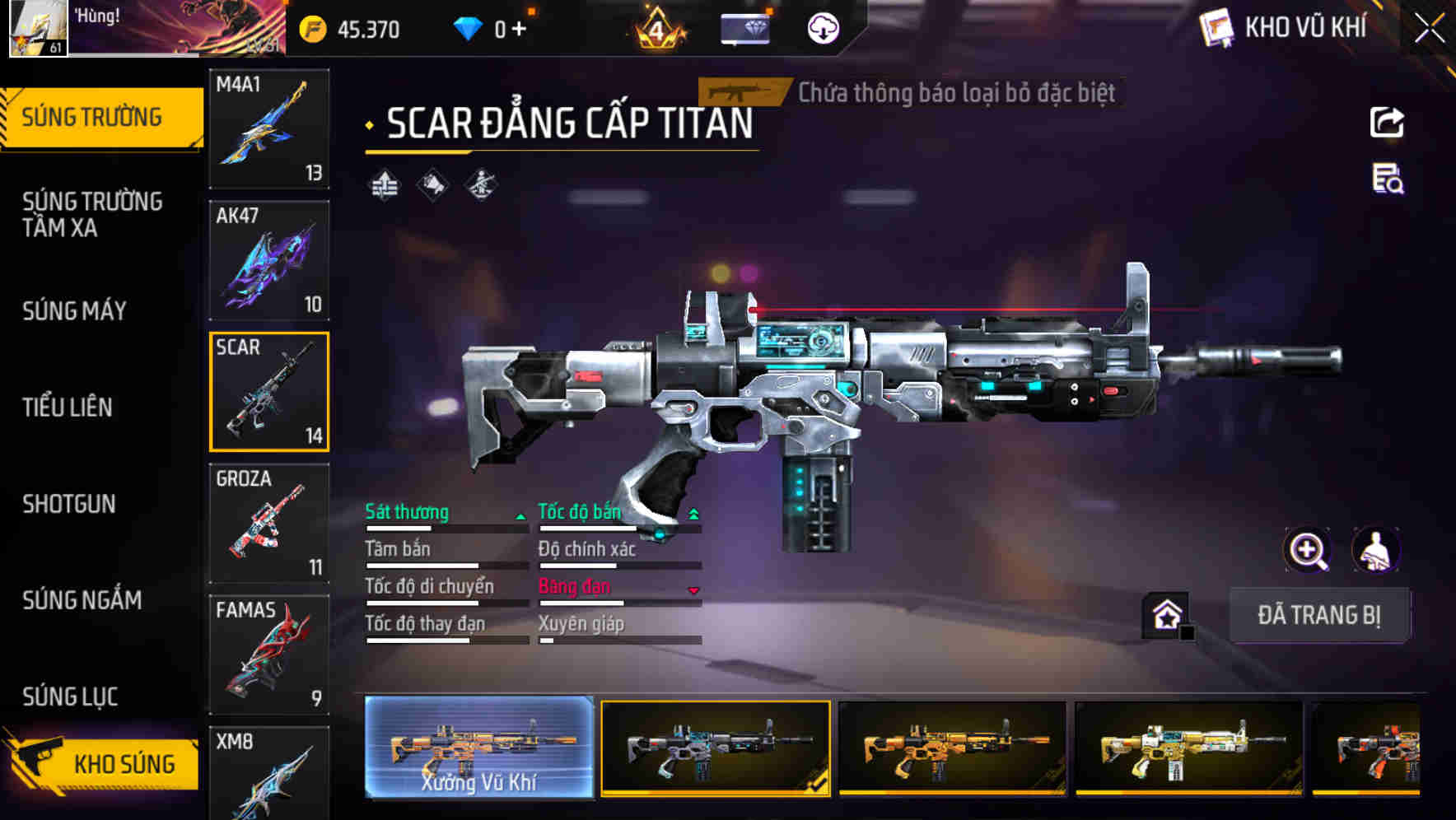Viewport: 1456px width, 820px height.
Task: Open the Súng Lục category
Action: coord(70,697)
